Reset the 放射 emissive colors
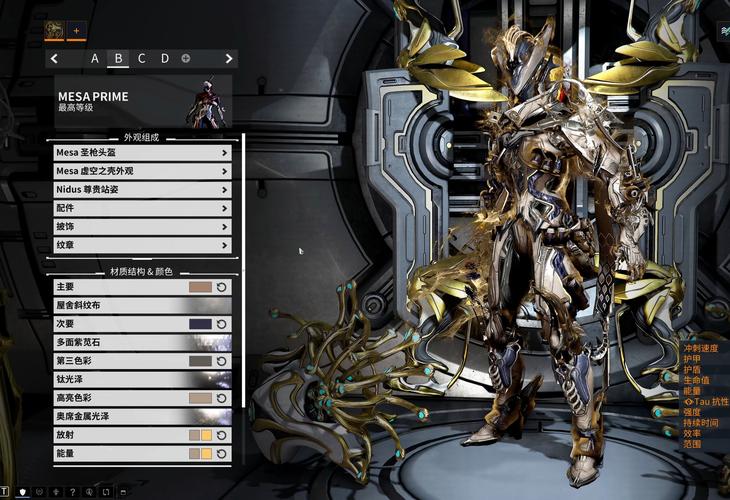This screenshot has width=730, height=500. 222,435
